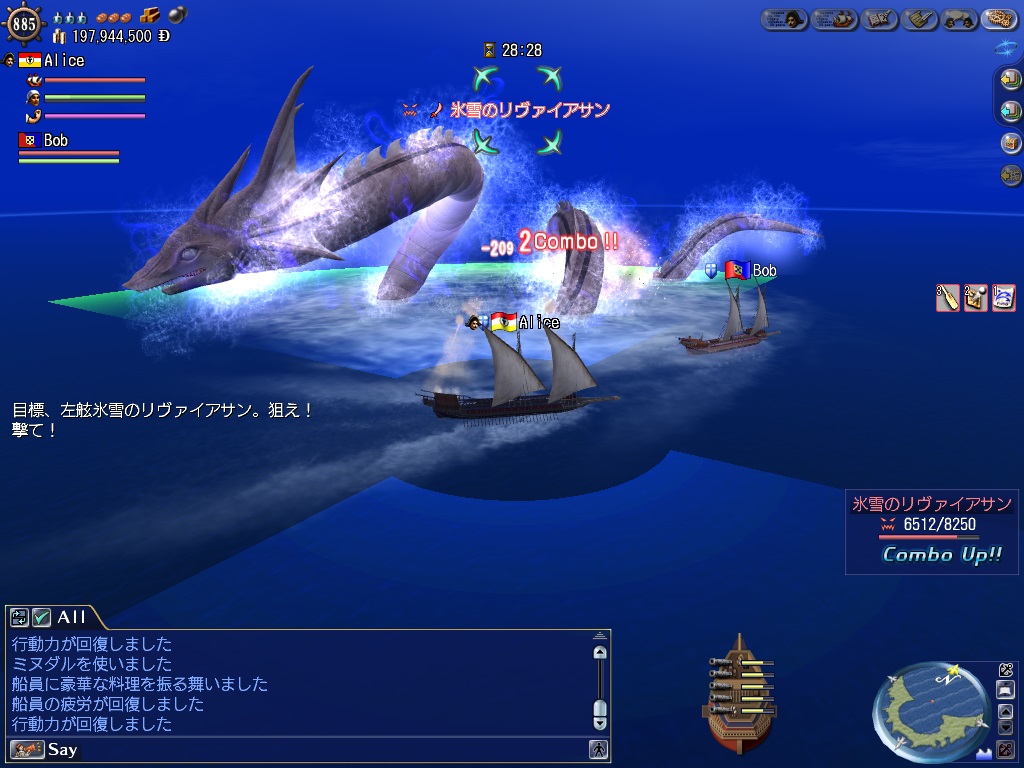
Task: Click the cyan arrow panel button
Action: (1011, 110)
